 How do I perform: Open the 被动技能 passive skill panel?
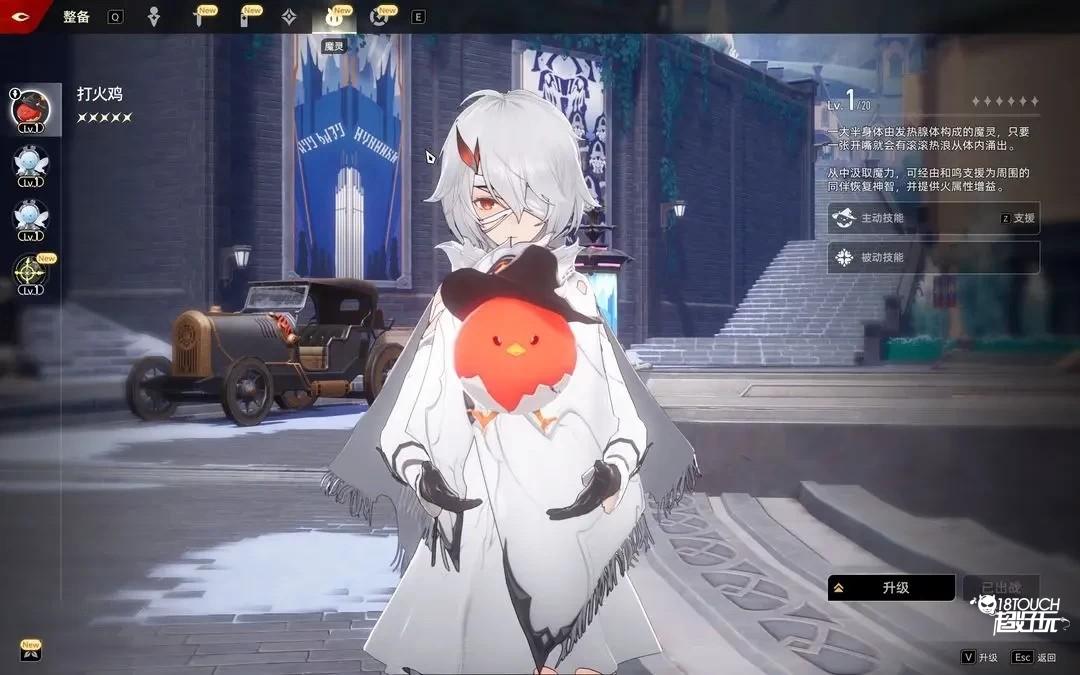tap(933, 257)
